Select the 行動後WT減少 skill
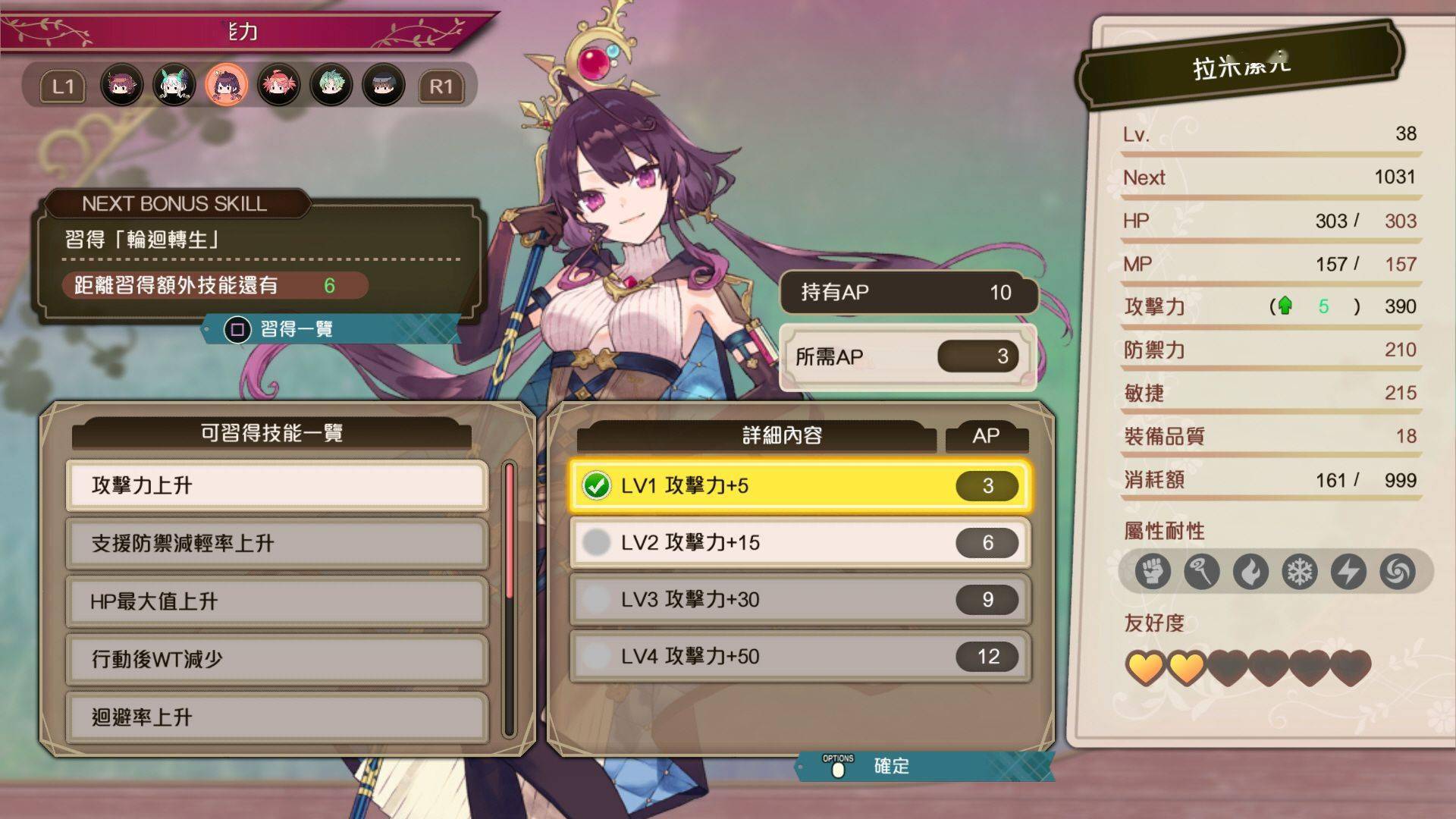1456x819 pixels. (277, 659)
